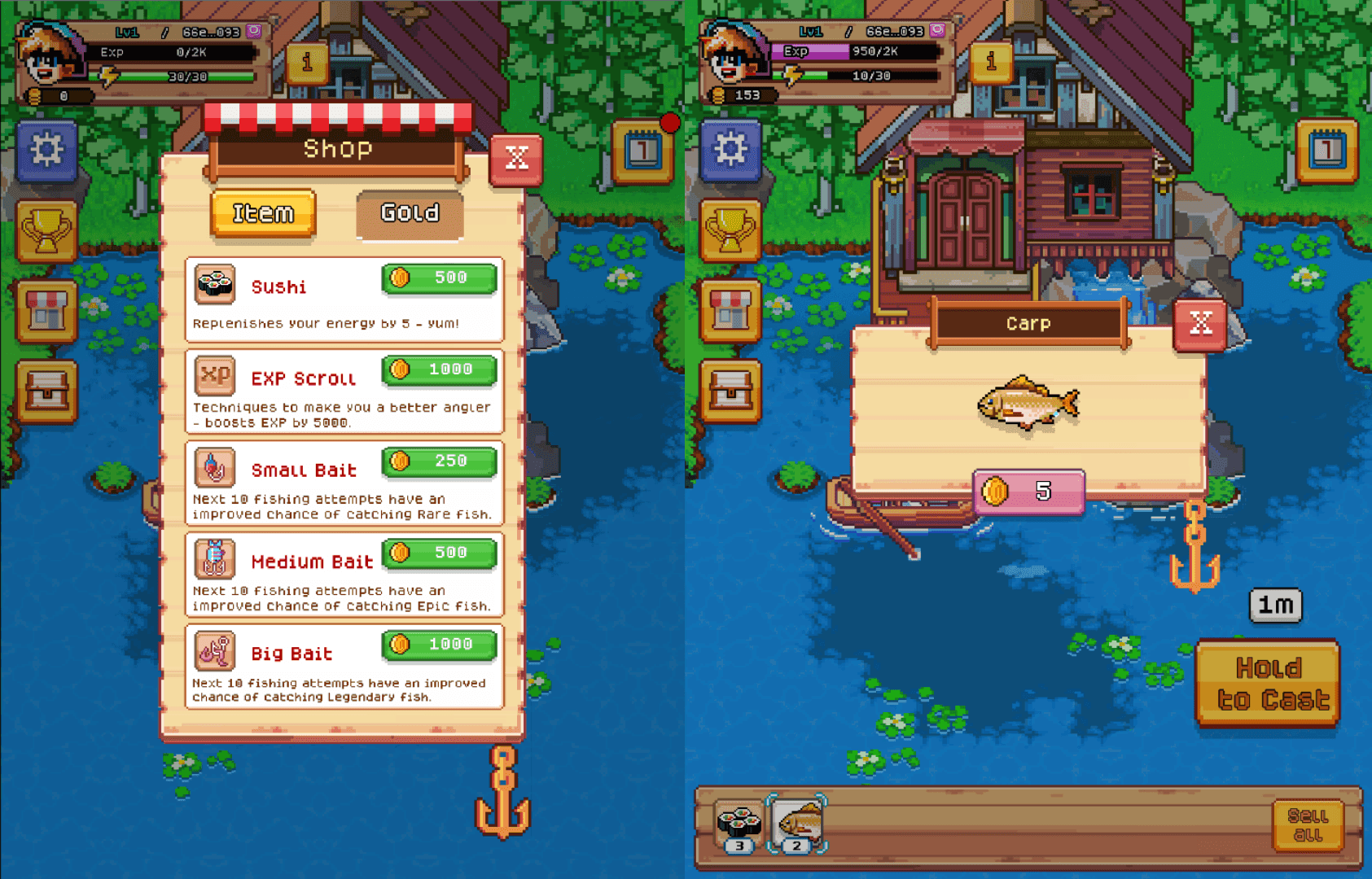
Task: Open the trophy achievements panel
Action: [47, 230]
